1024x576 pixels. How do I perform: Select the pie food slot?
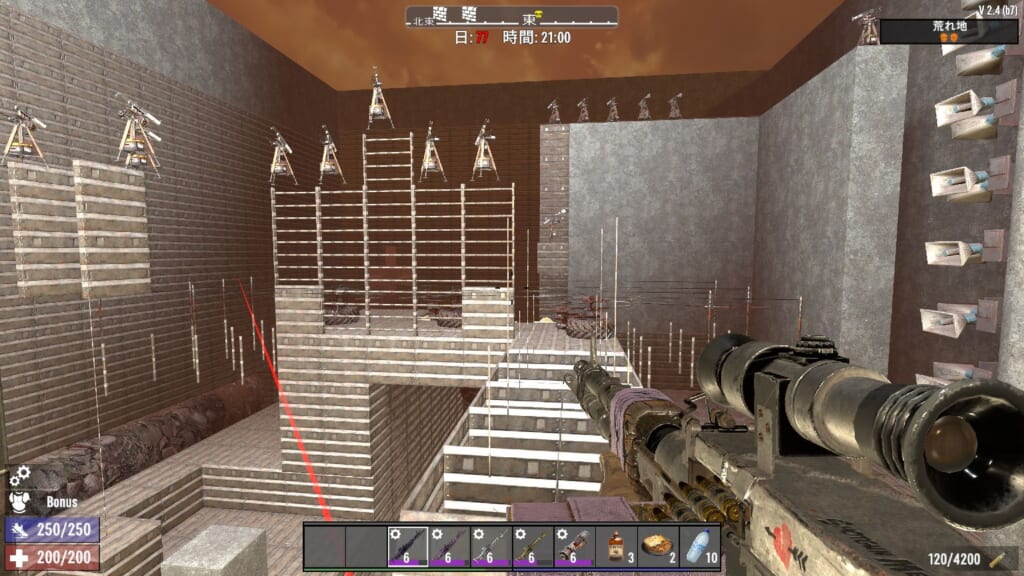pos(658,547)
